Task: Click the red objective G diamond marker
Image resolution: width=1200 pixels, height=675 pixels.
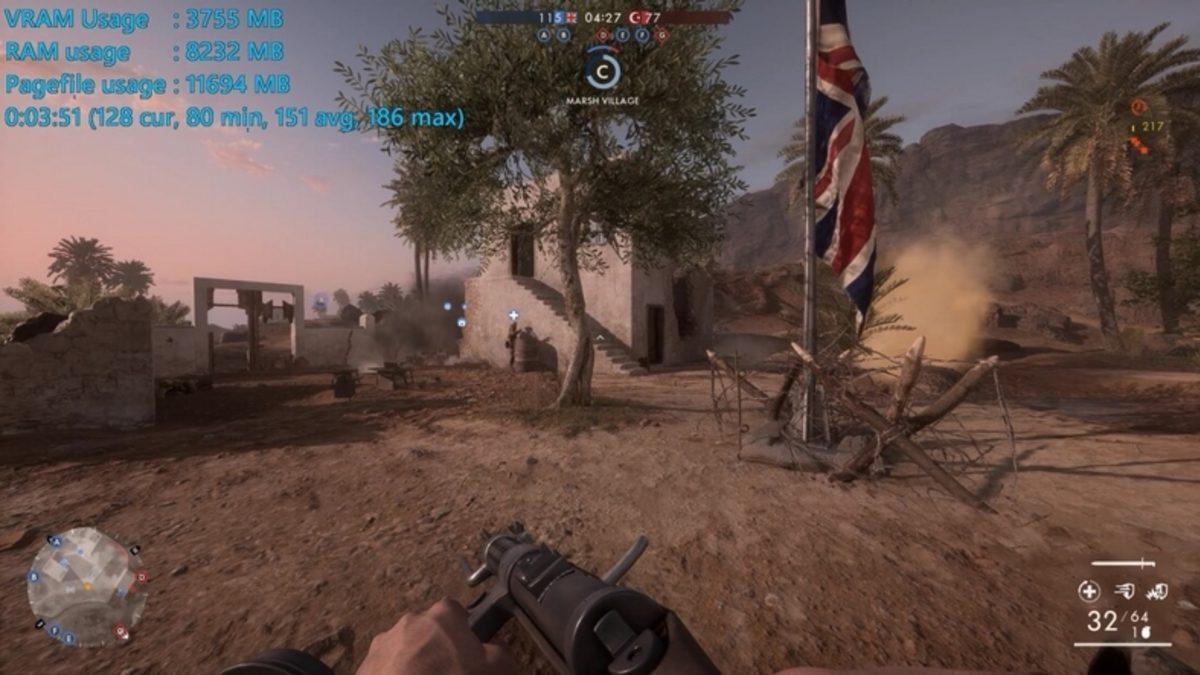Action: [x=661, y=35]
